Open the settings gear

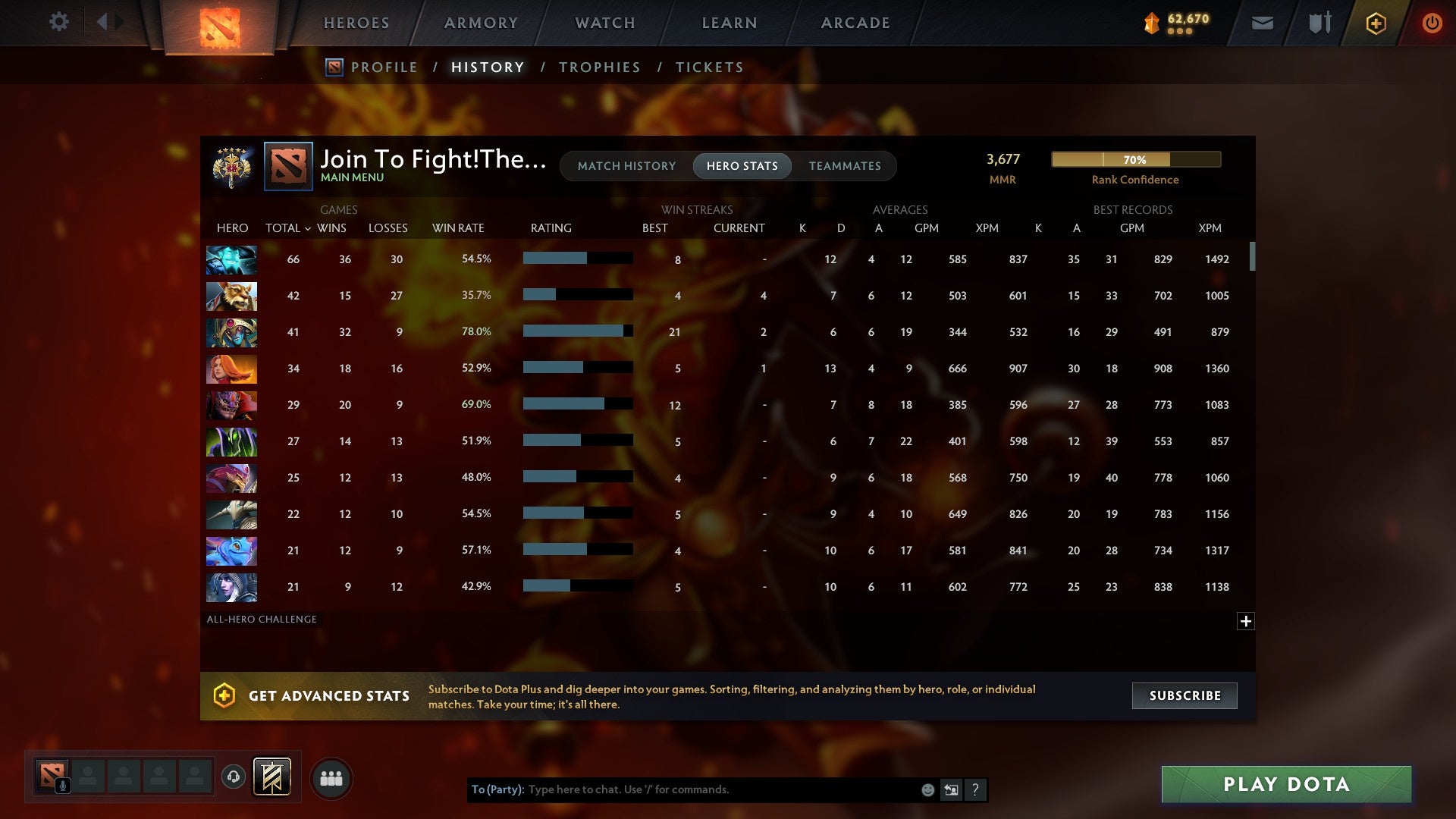point(59,22)
